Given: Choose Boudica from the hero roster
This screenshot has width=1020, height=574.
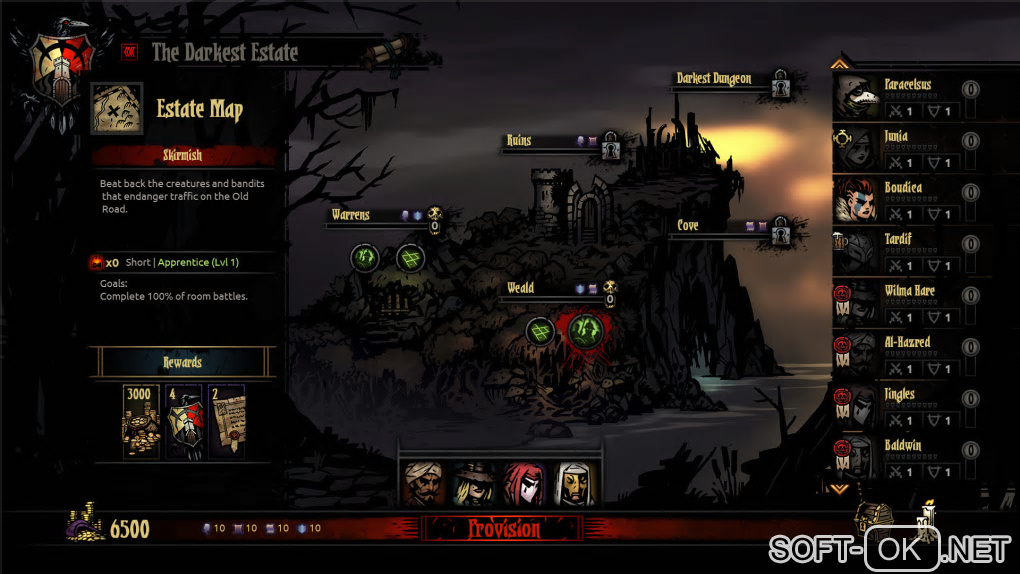Looking at the screenshot, I should coord(909,200).
